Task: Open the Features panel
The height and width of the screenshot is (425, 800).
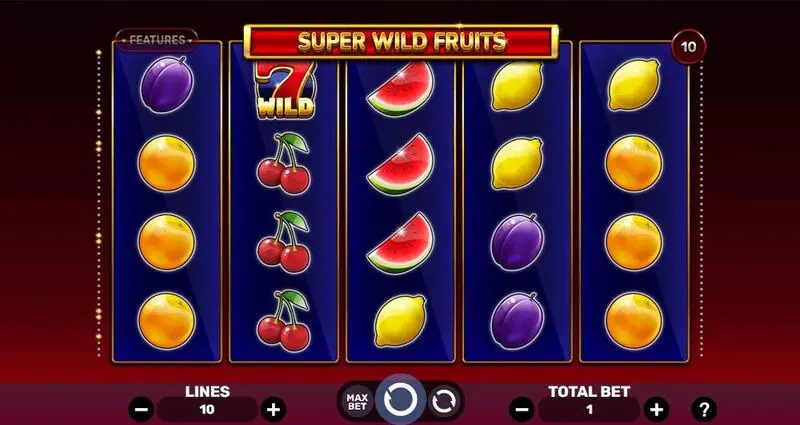Action: pyautogui.click(x=155, y=40)
